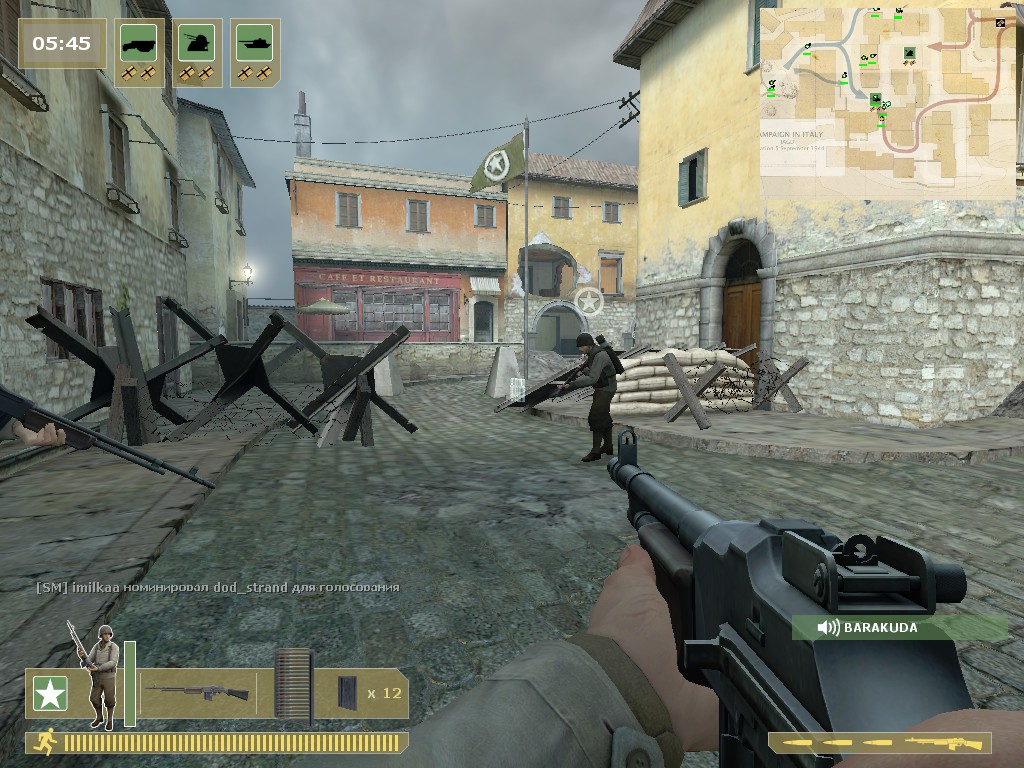Select the BARAKUDA voice chat indicator

click(x=900, y=628)
